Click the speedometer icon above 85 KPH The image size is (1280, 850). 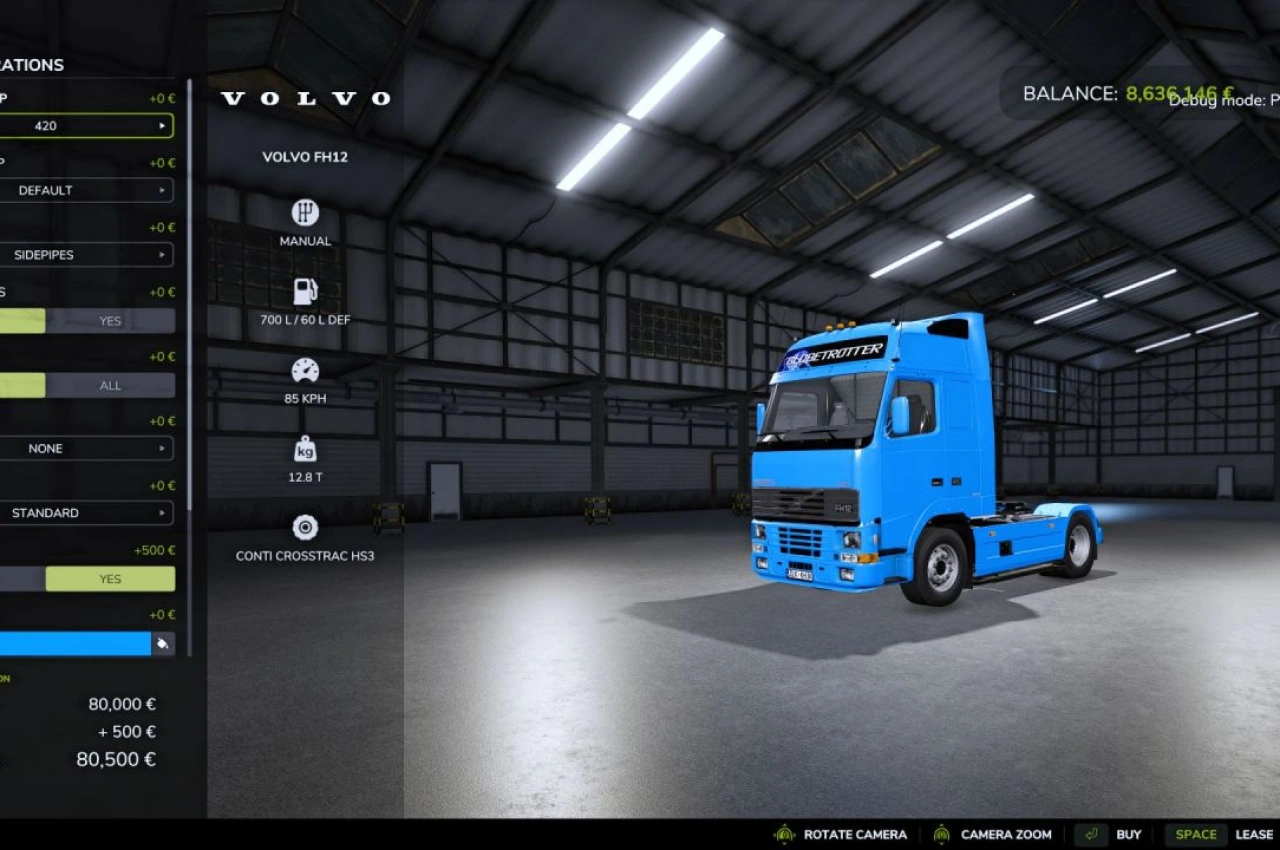click(x=305, y=370)
